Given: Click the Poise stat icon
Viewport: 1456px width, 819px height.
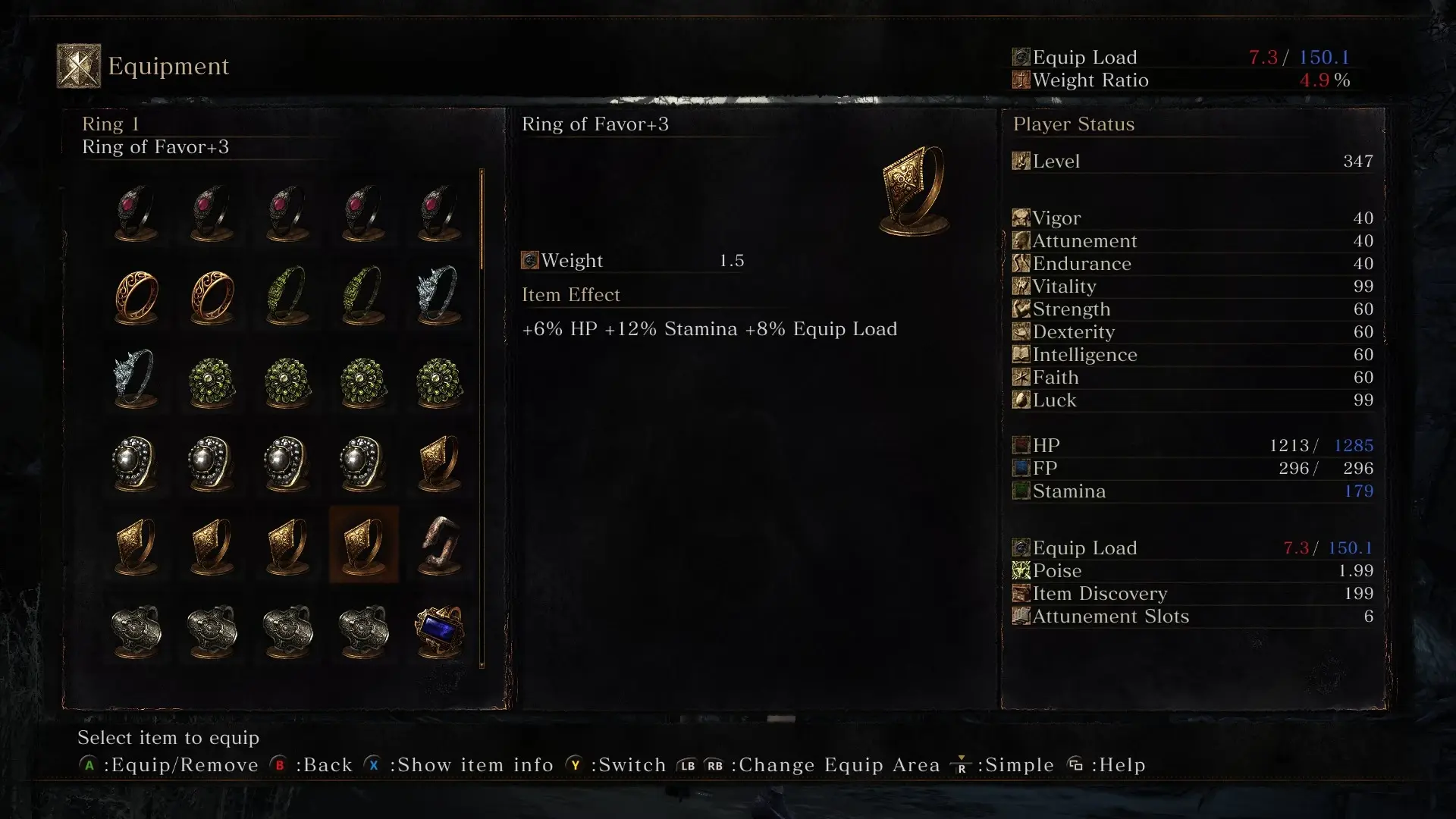Looking at the screenshot, I should click(x=1020, y=571).
